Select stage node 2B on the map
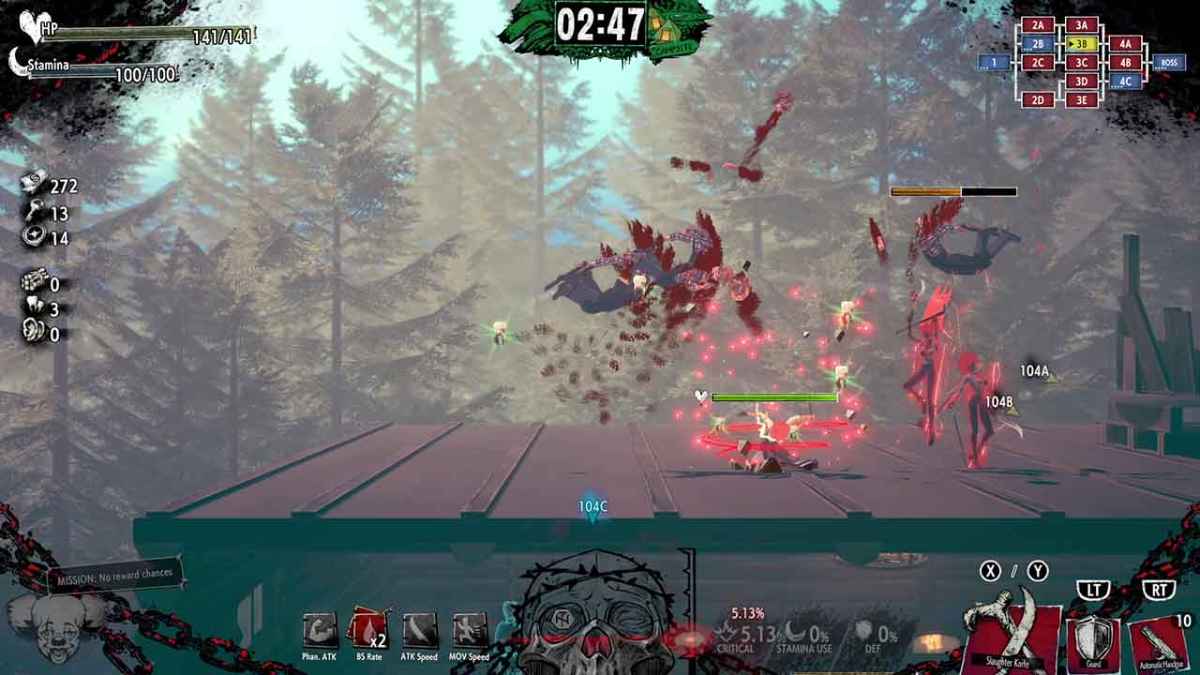Image resolution: width=1200 pixels, height=675 pixels. [1038, 44]
